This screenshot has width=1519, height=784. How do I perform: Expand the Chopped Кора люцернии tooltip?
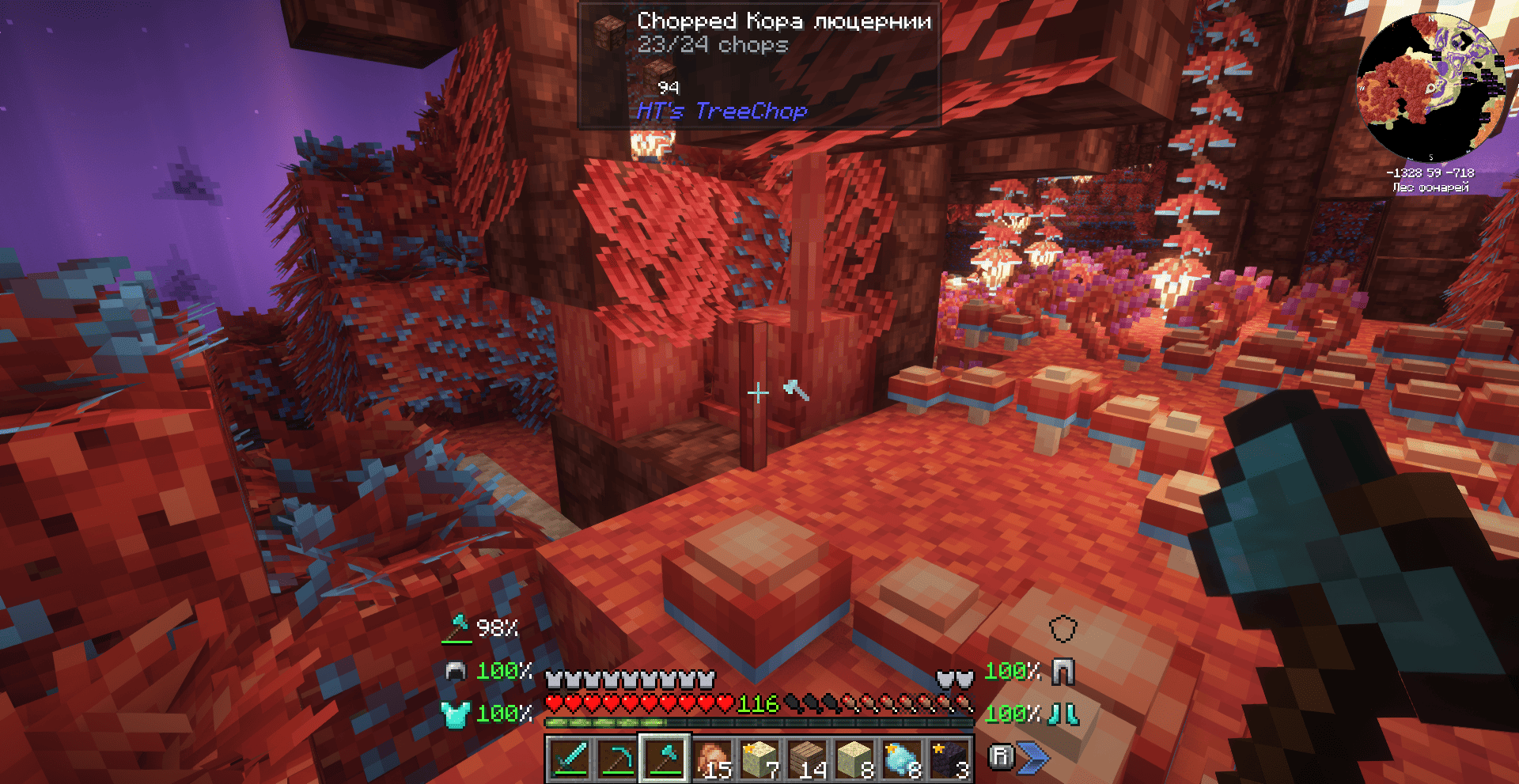point(783,23)
